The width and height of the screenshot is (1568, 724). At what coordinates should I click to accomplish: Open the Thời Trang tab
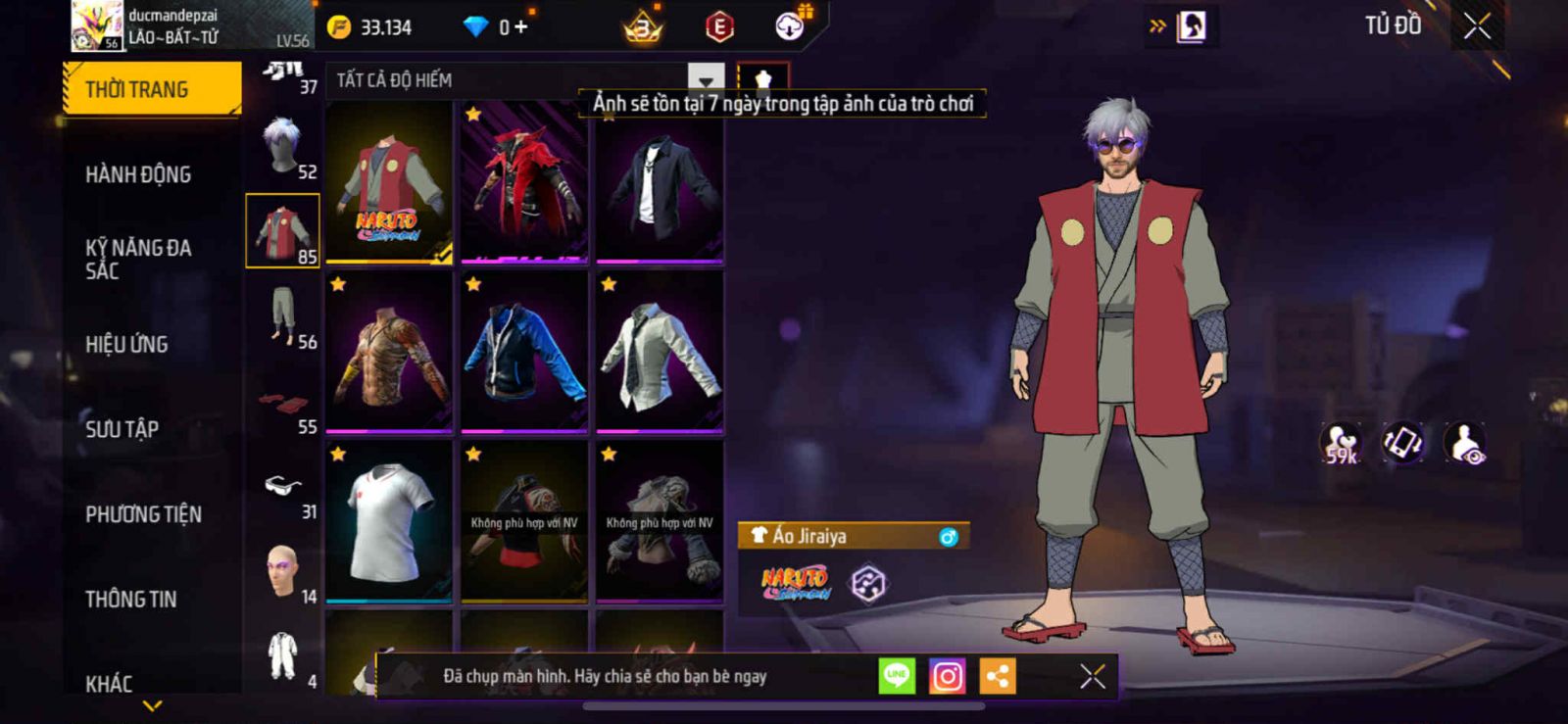(151, 89)
